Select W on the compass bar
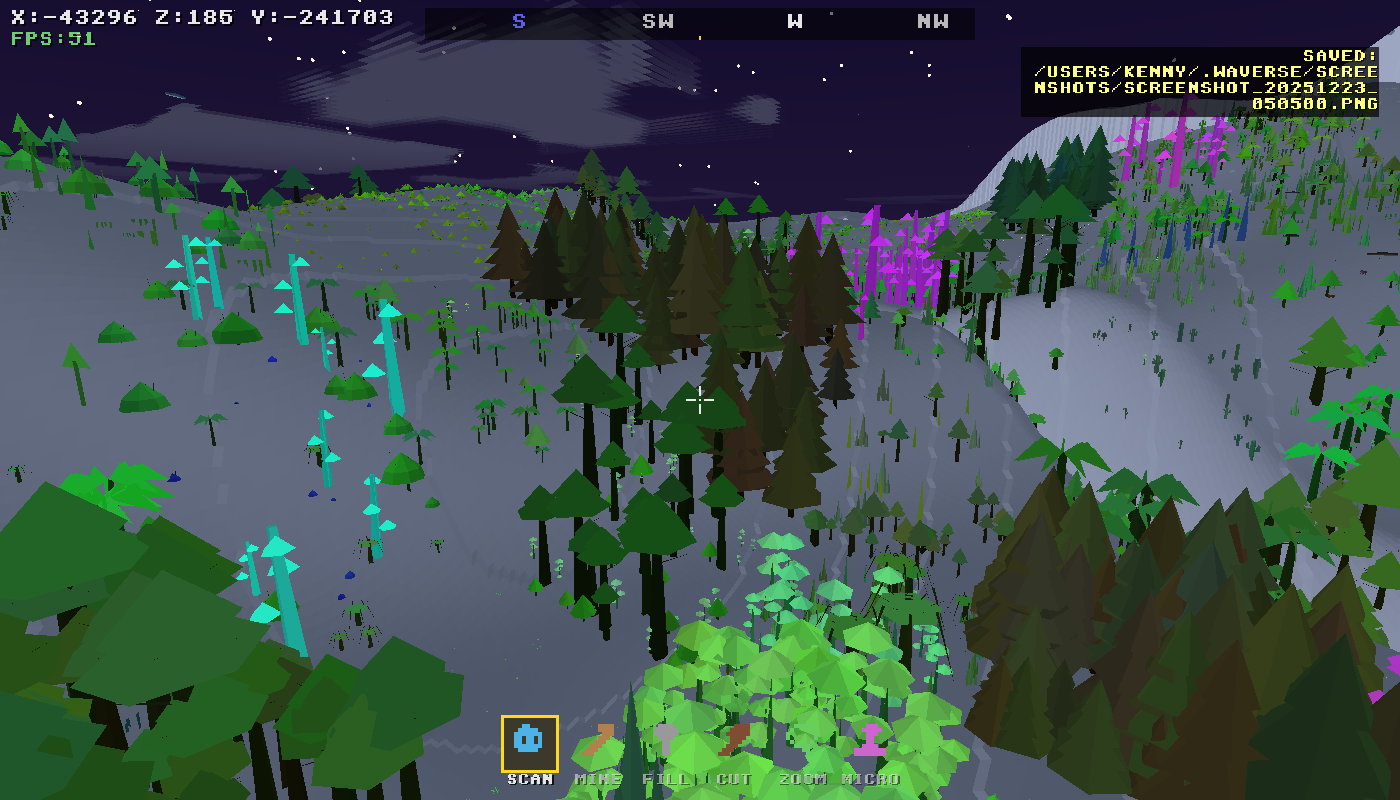The image size is (1400, 800). 795,20
